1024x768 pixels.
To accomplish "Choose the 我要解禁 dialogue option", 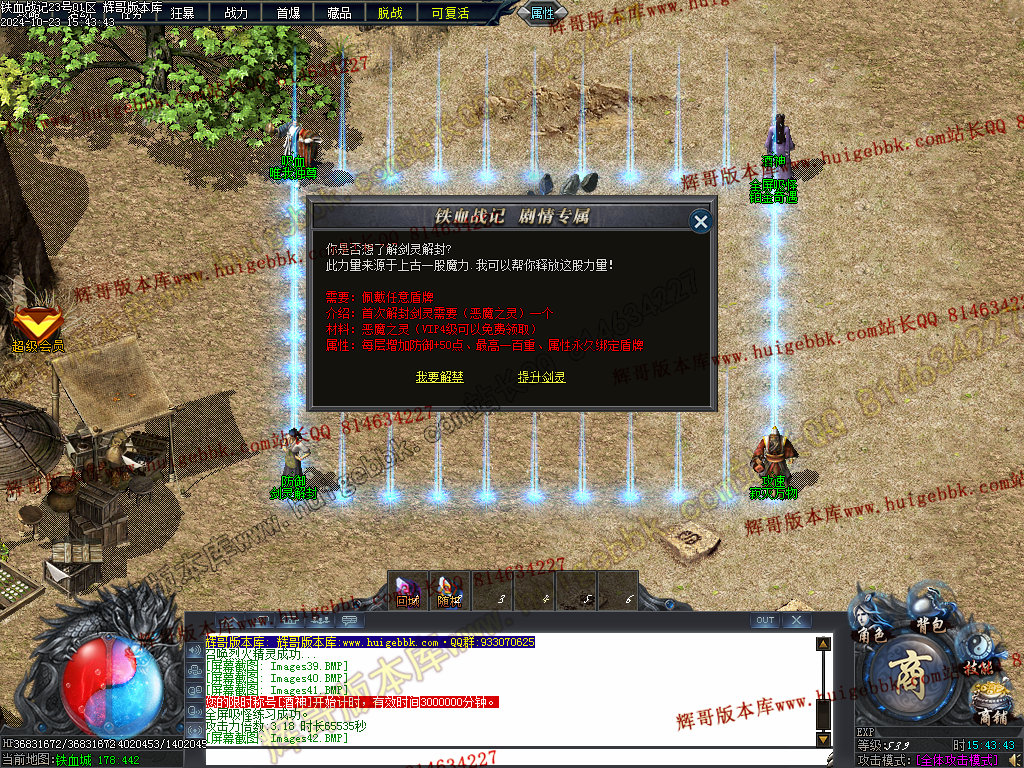I will coord(440,377).
